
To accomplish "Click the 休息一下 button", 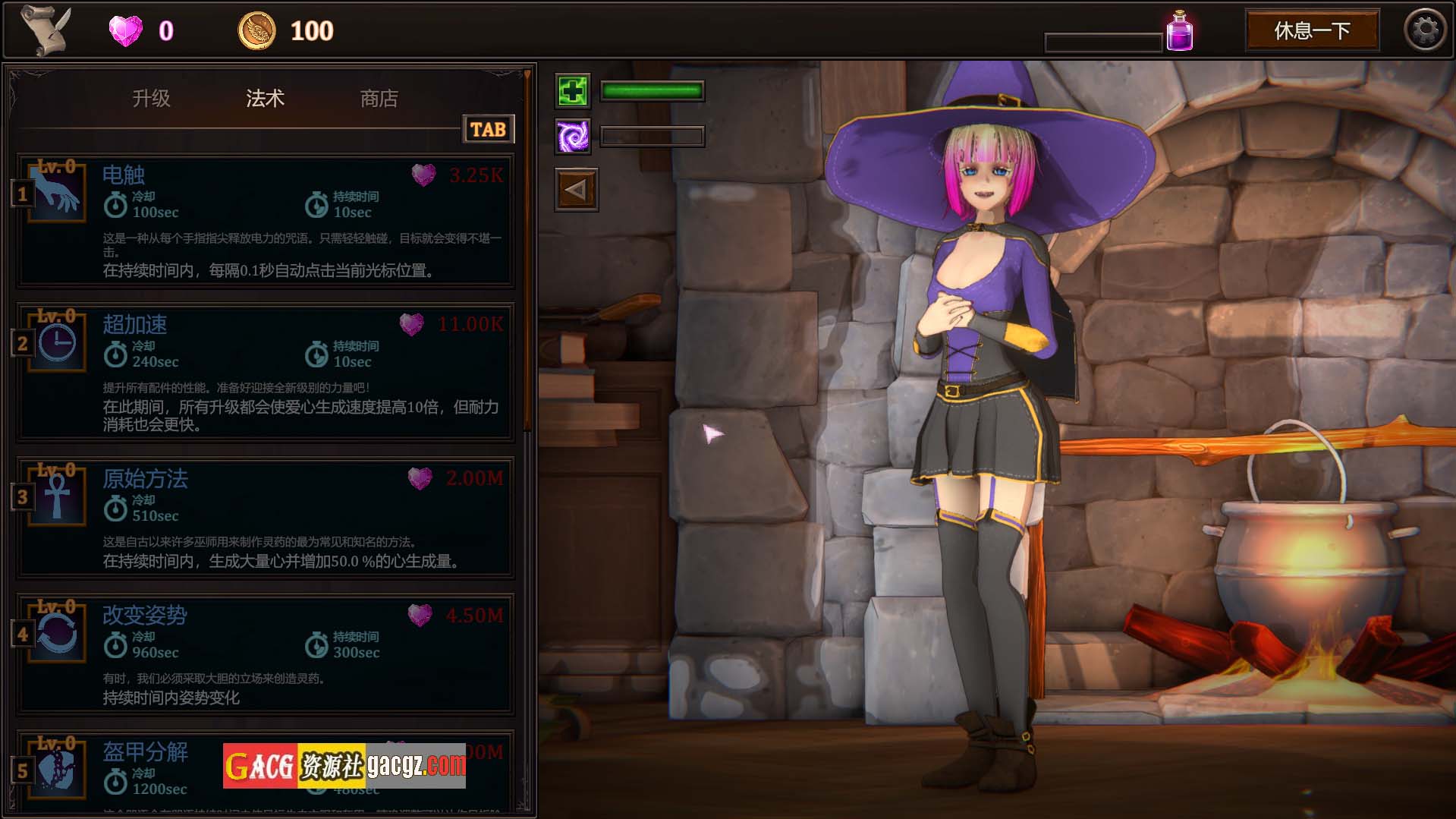I will coord(1312,31).
